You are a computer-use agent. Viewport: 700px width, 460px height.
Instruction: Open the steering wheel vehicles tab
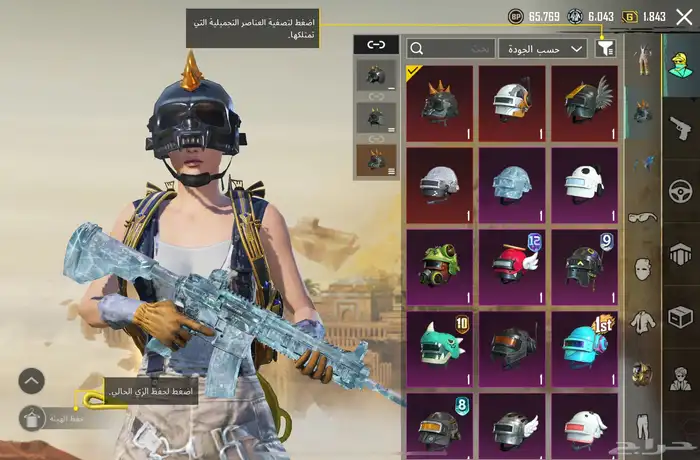pos(681,189)
